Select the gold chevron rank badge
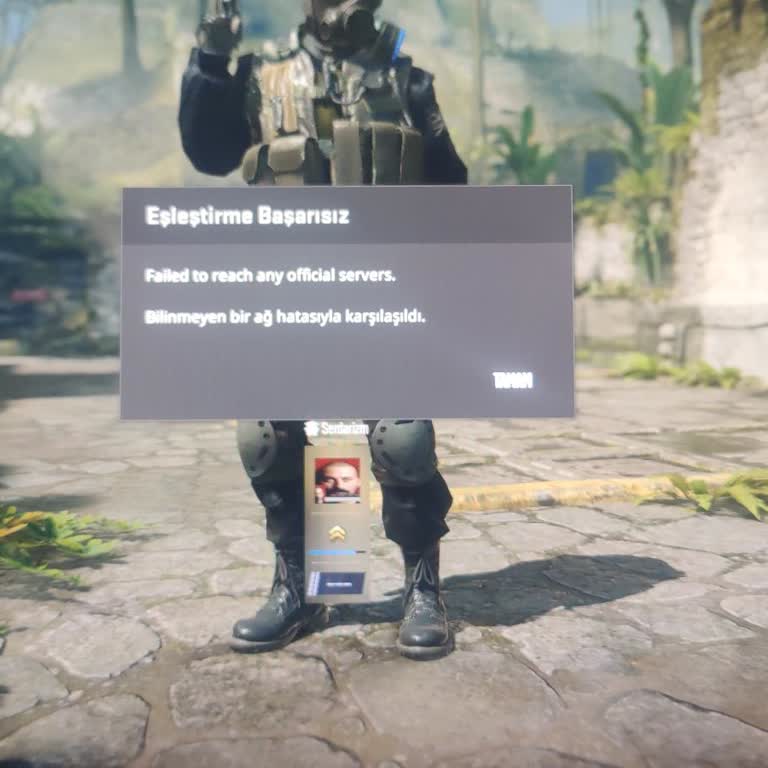This screenshot has height=768, width=768. (x=336, y=531)
